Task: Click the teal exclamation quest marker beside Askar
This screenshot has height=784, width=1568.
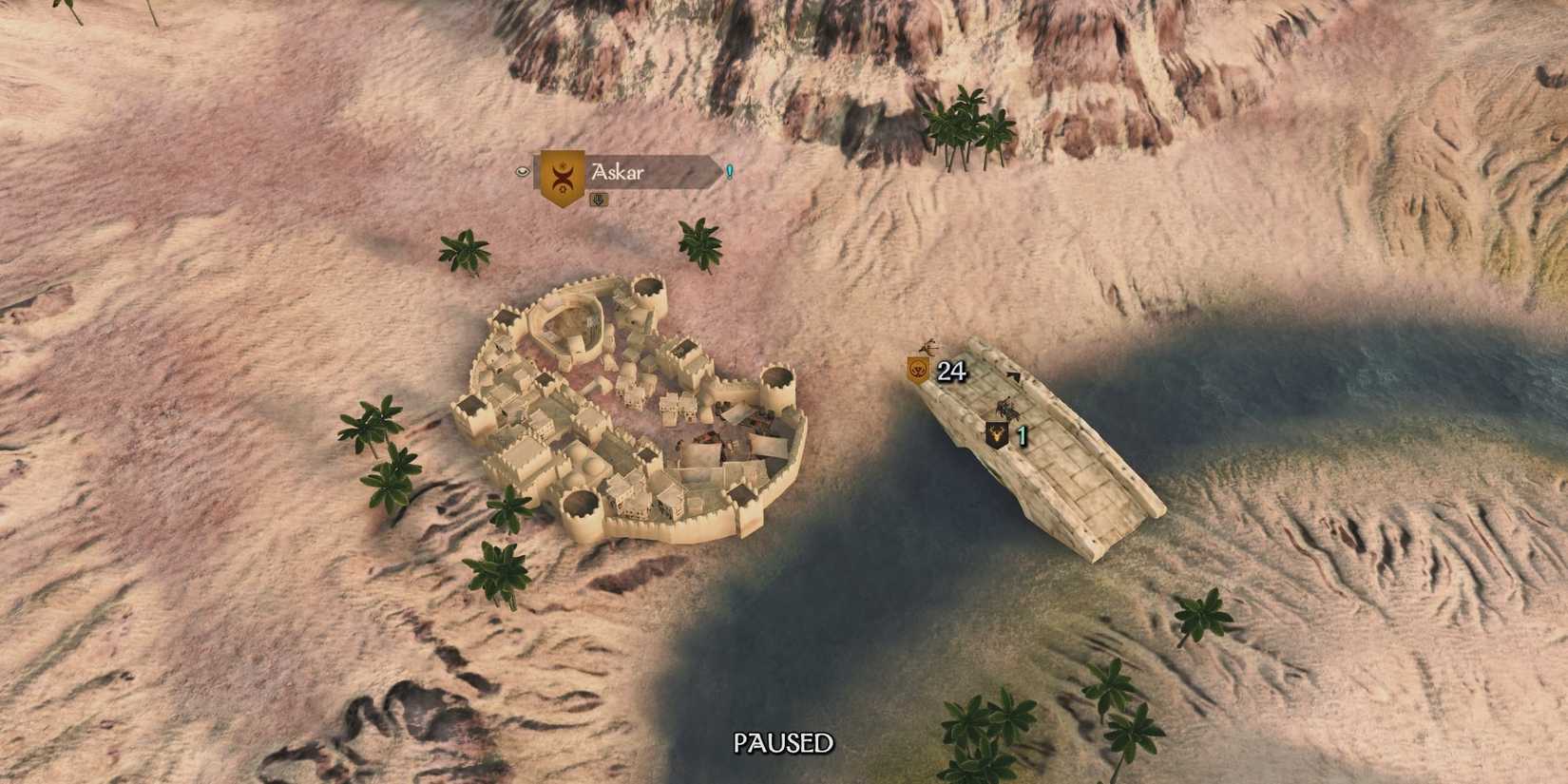Action: [729, 172]
